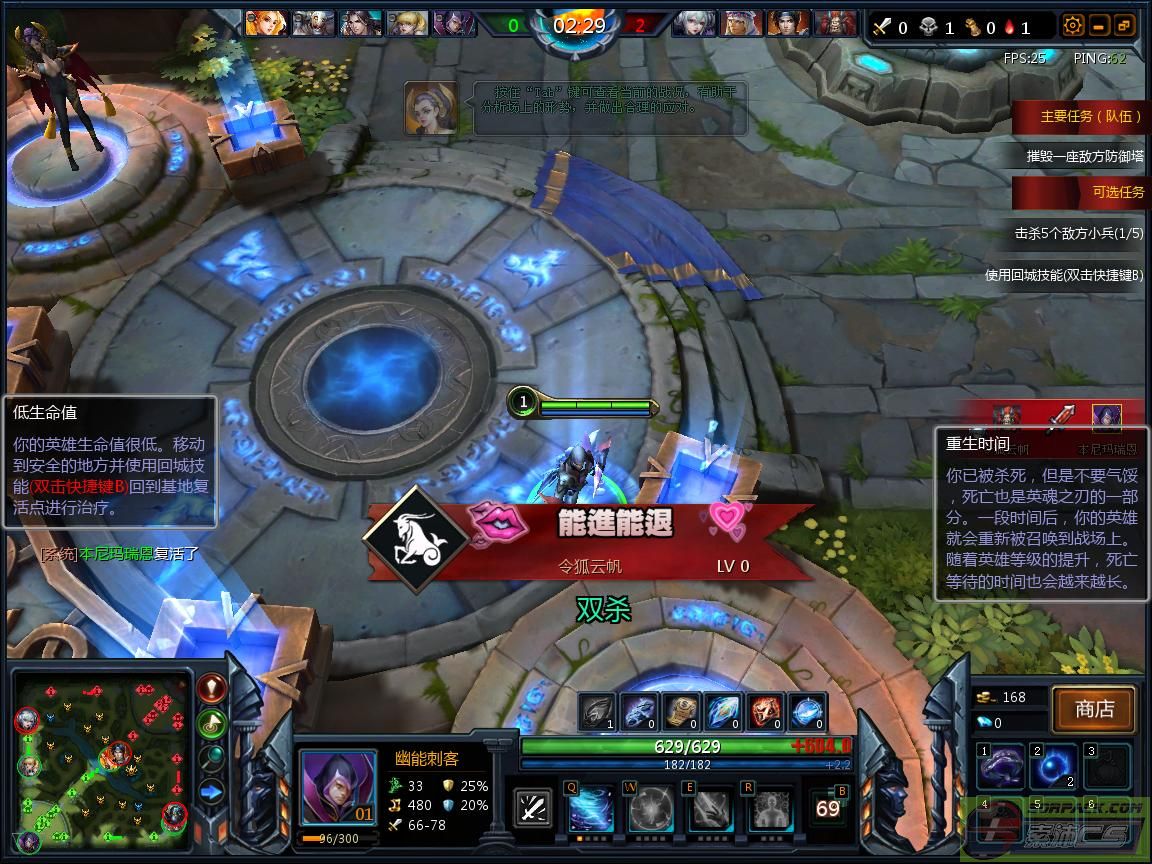Open the 商店 shop
Viewport: 1152px width, 864px height.
point(1094,709)
